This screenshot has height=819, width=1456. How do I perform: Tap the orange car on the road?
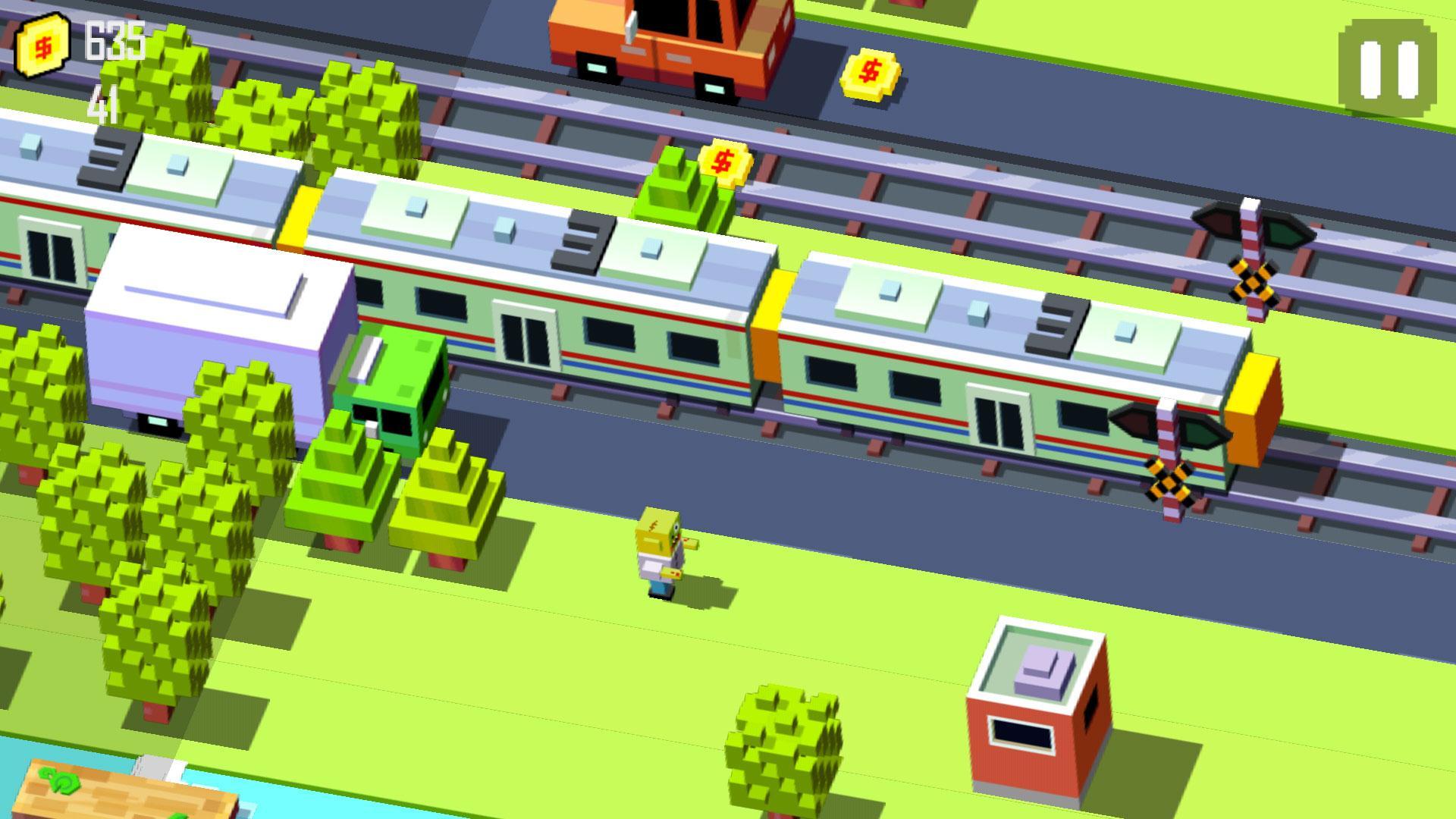click(667, 45)
